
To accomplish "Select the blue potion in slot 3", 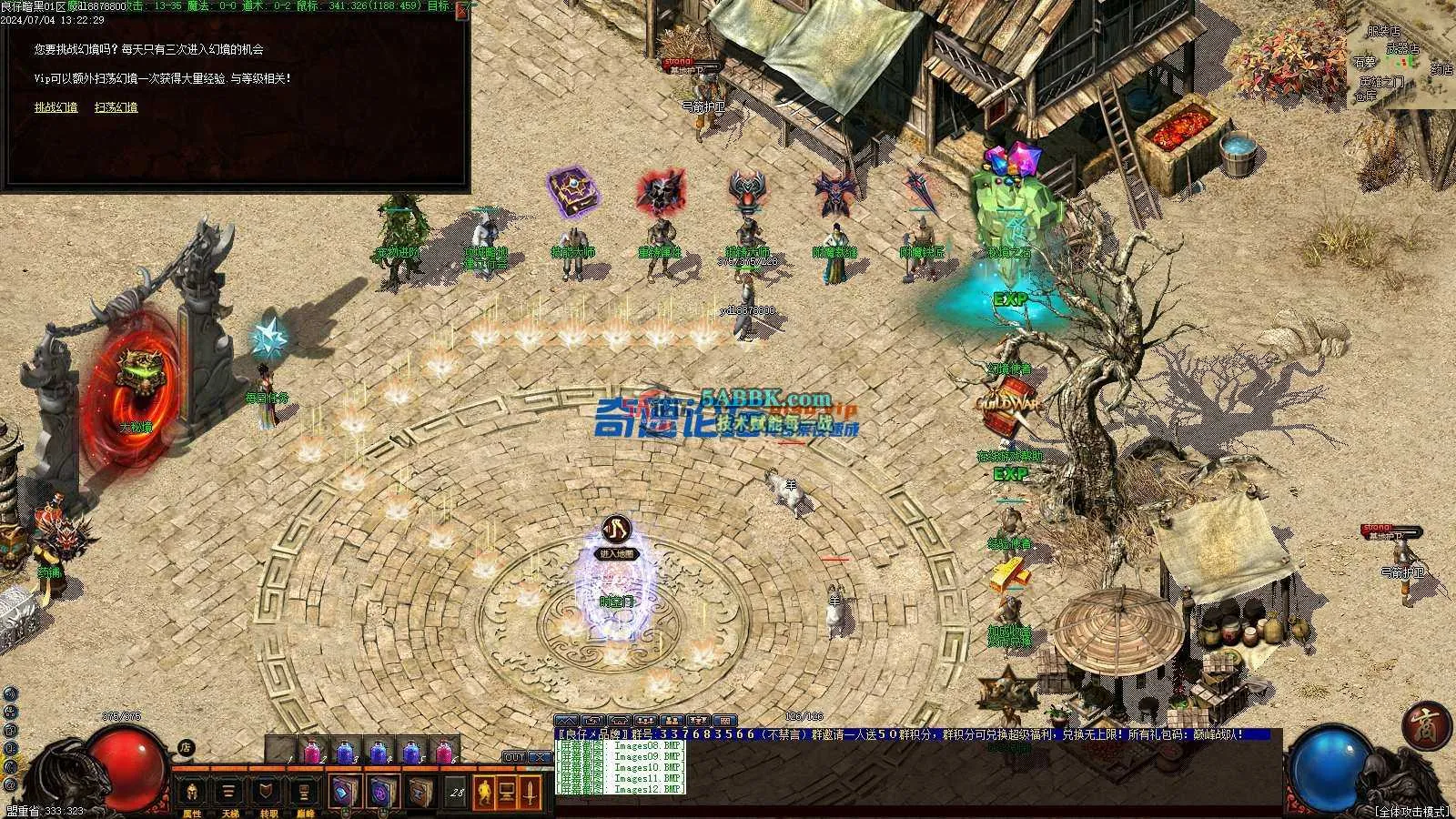I will [345, 753].
